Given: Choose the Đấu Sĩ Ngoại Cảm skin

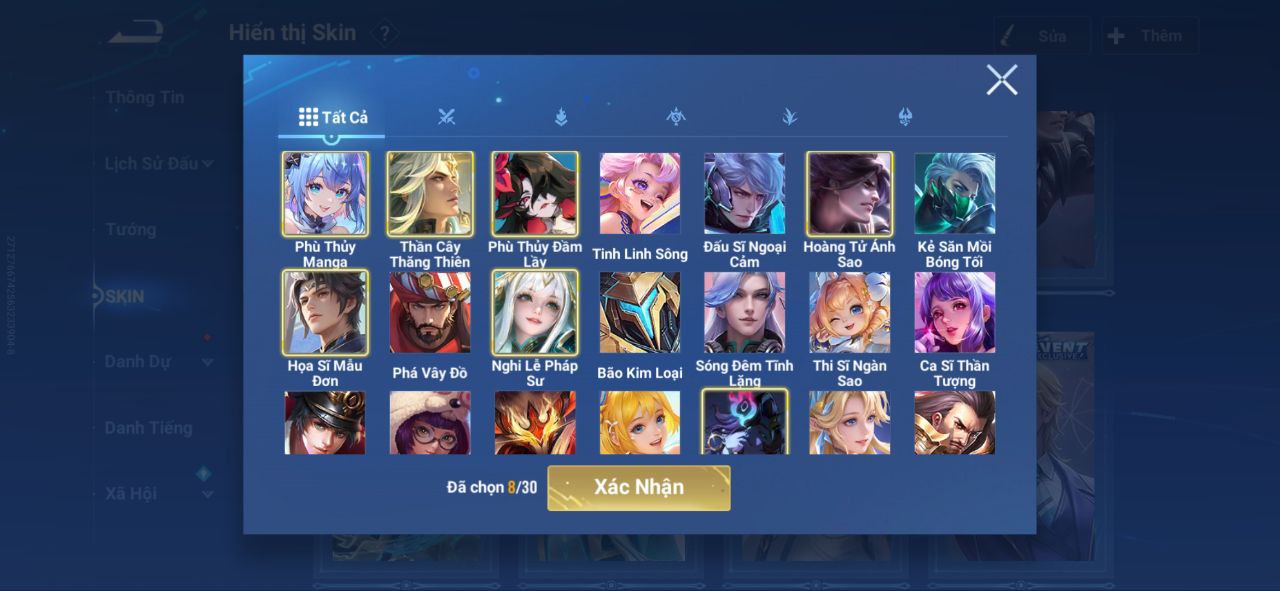Looking at the screenshot, I should pyautogui.click(x=745, y=194).
